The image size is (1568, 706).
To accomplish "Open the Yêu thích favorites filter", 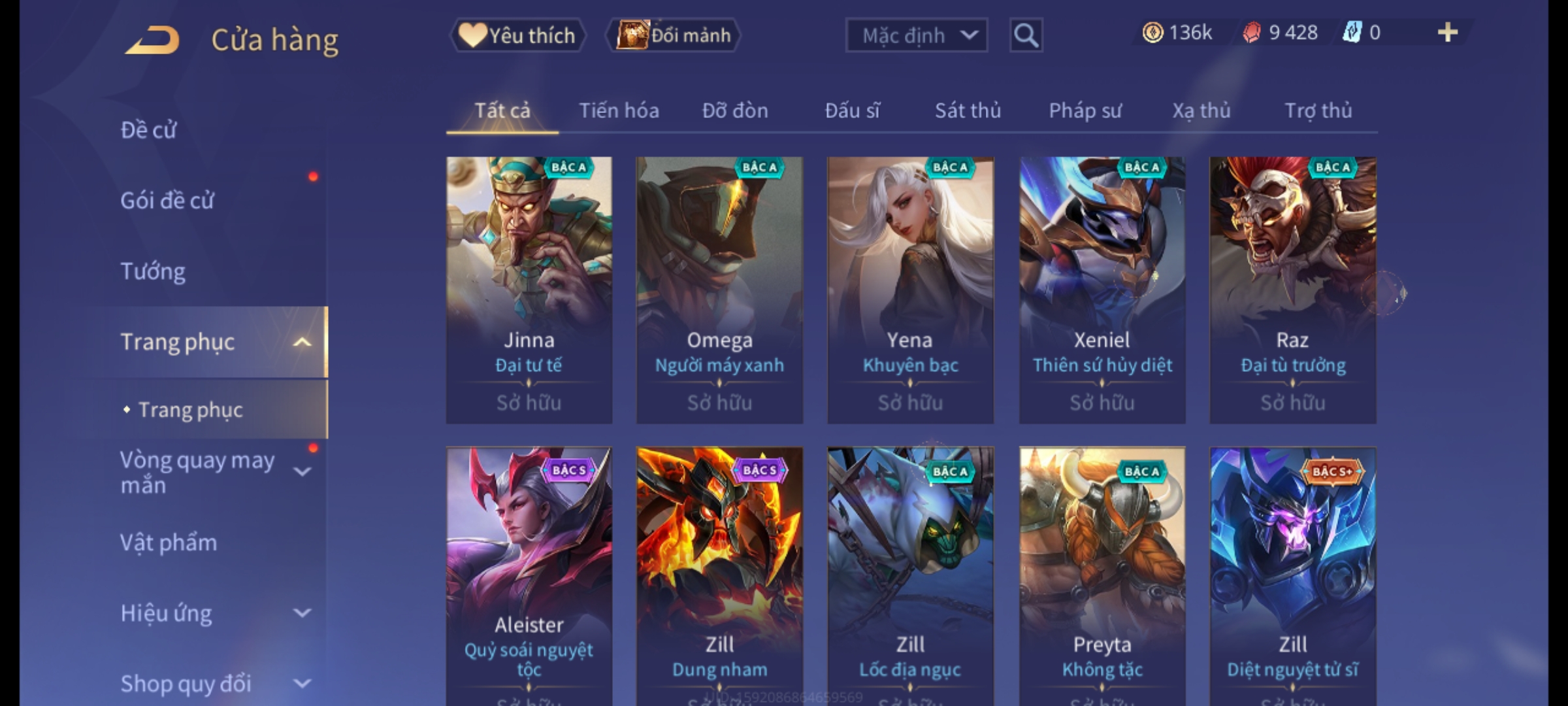I will pos(517,35).
